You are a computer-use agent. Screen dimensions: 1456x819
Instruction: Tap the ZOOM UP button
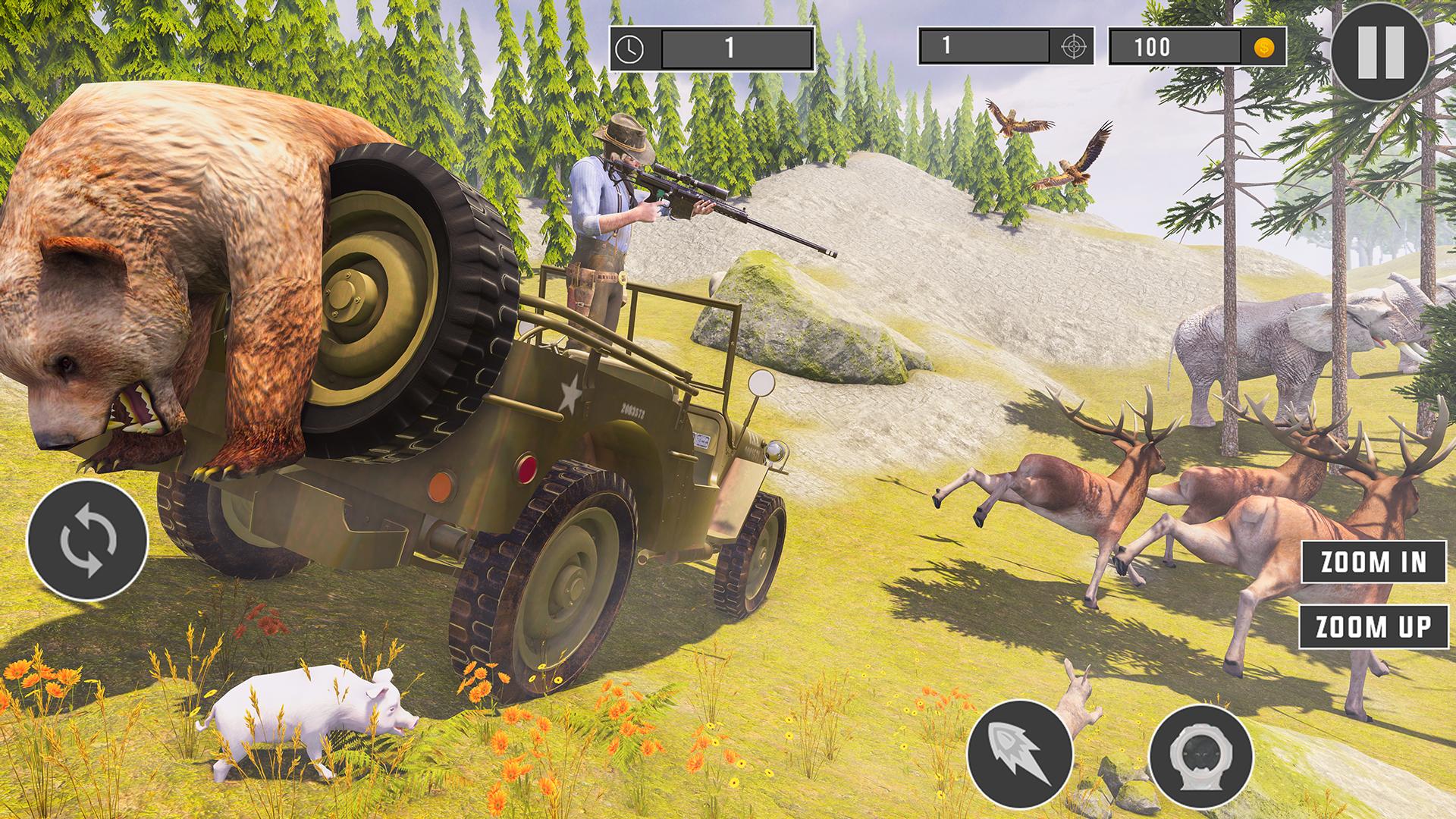coord(1373,627)
